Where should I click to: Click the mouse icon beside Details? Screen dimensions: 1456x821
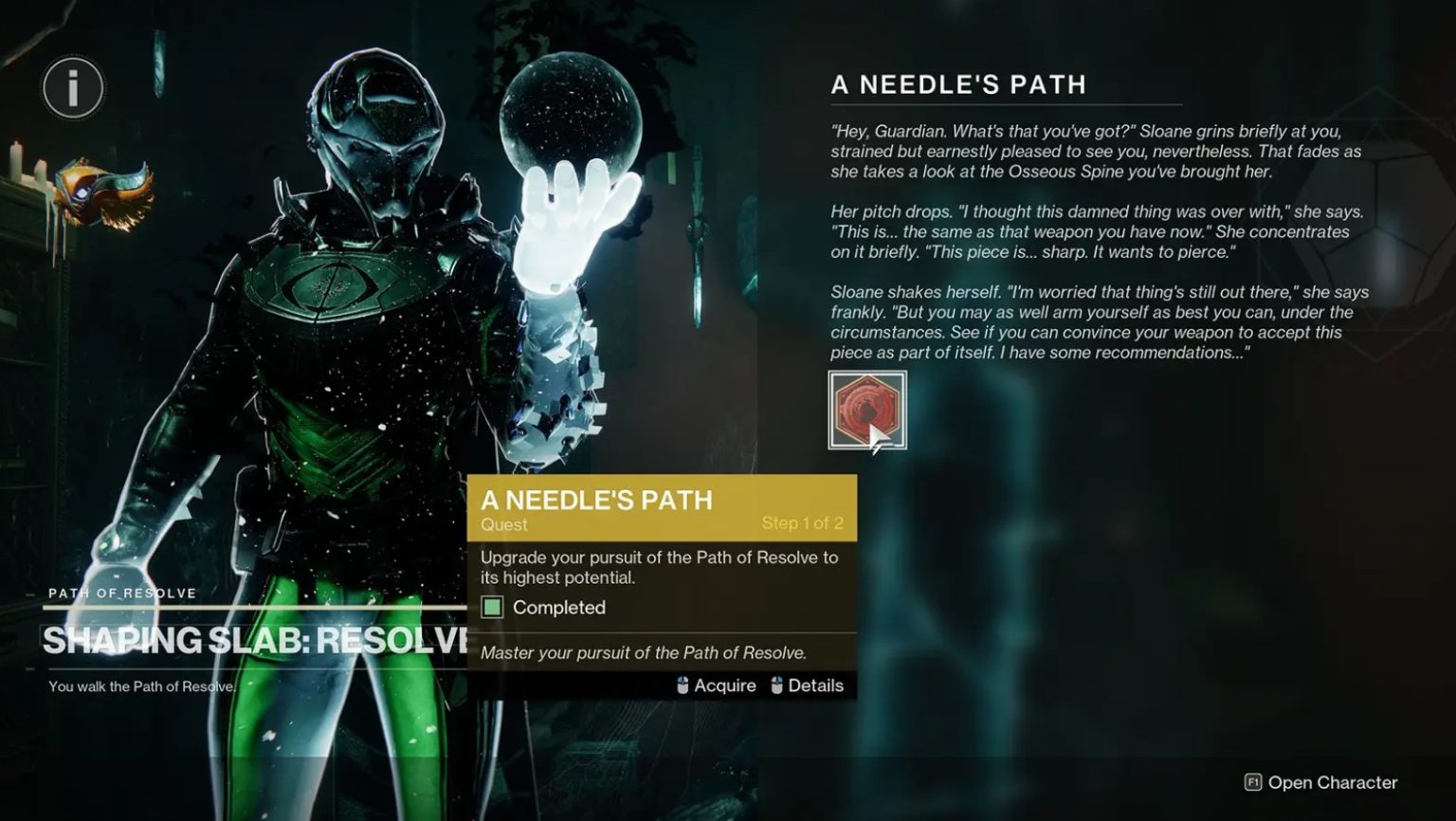coord(777,684)
